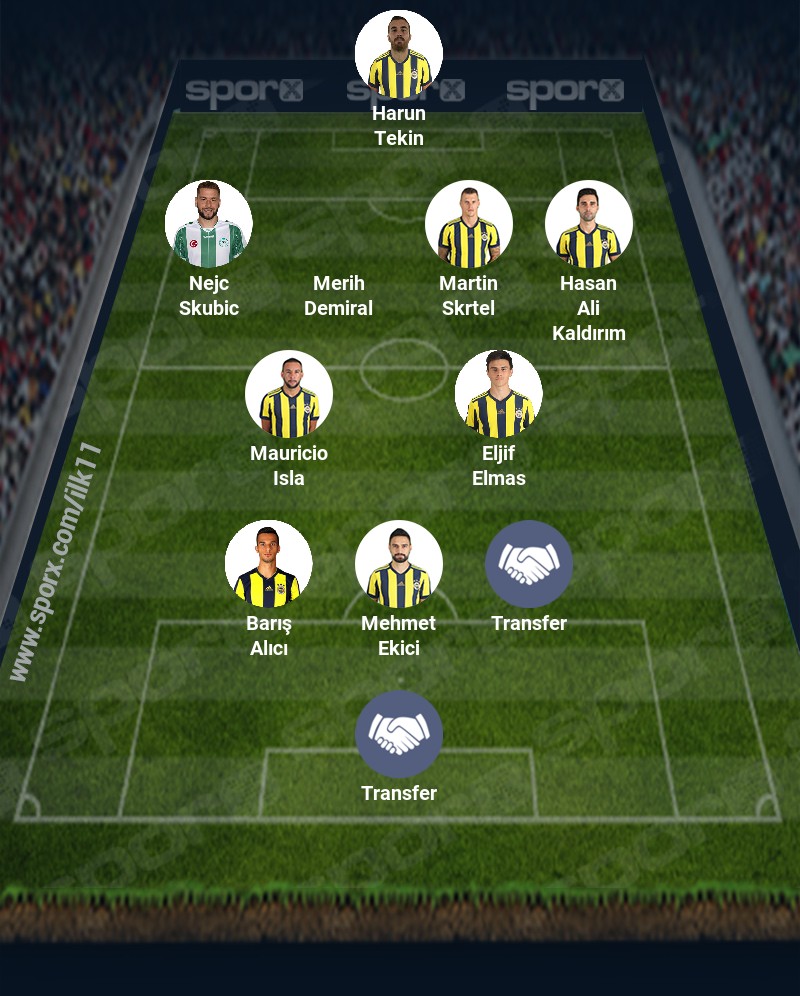Click the Merih Demiral name label
The height and width of the screenshot is (996, 800).
tap(339, 295)
